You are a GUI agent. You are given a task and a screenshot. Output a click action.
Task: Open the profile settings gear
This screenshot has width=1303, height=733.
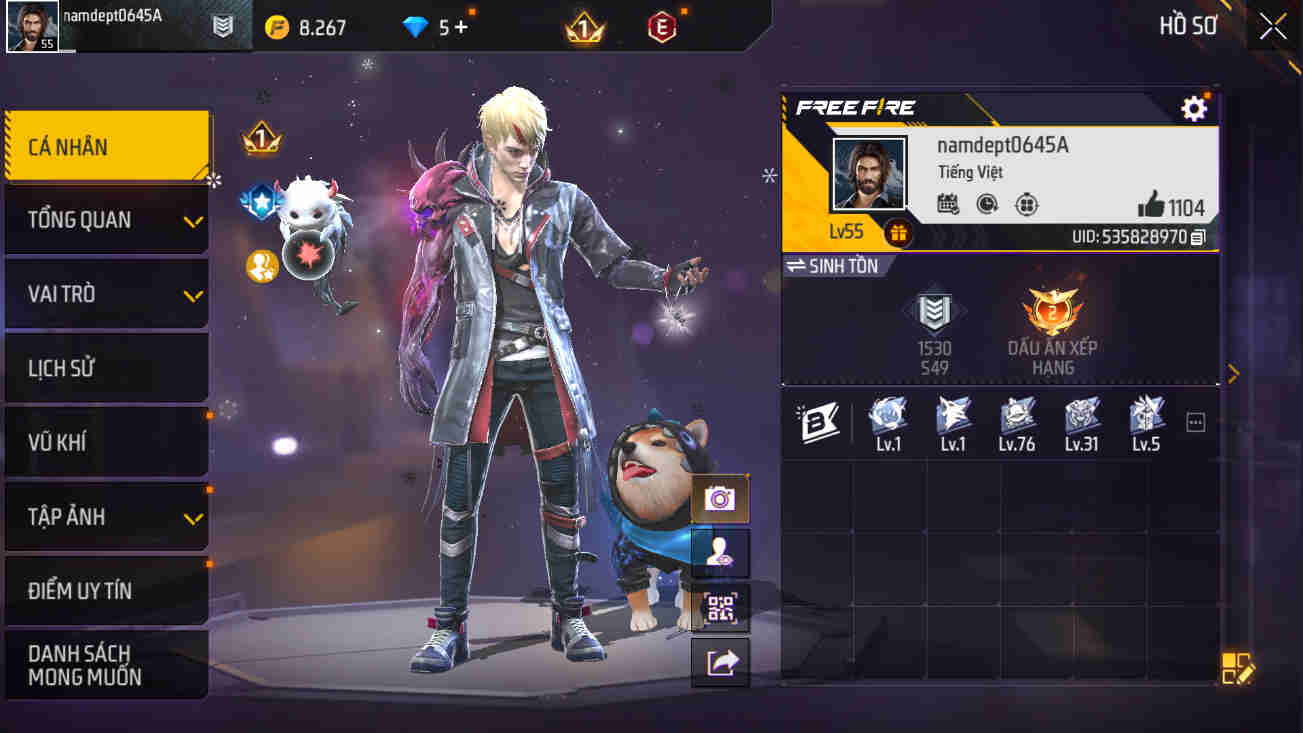pos(1194,108)
